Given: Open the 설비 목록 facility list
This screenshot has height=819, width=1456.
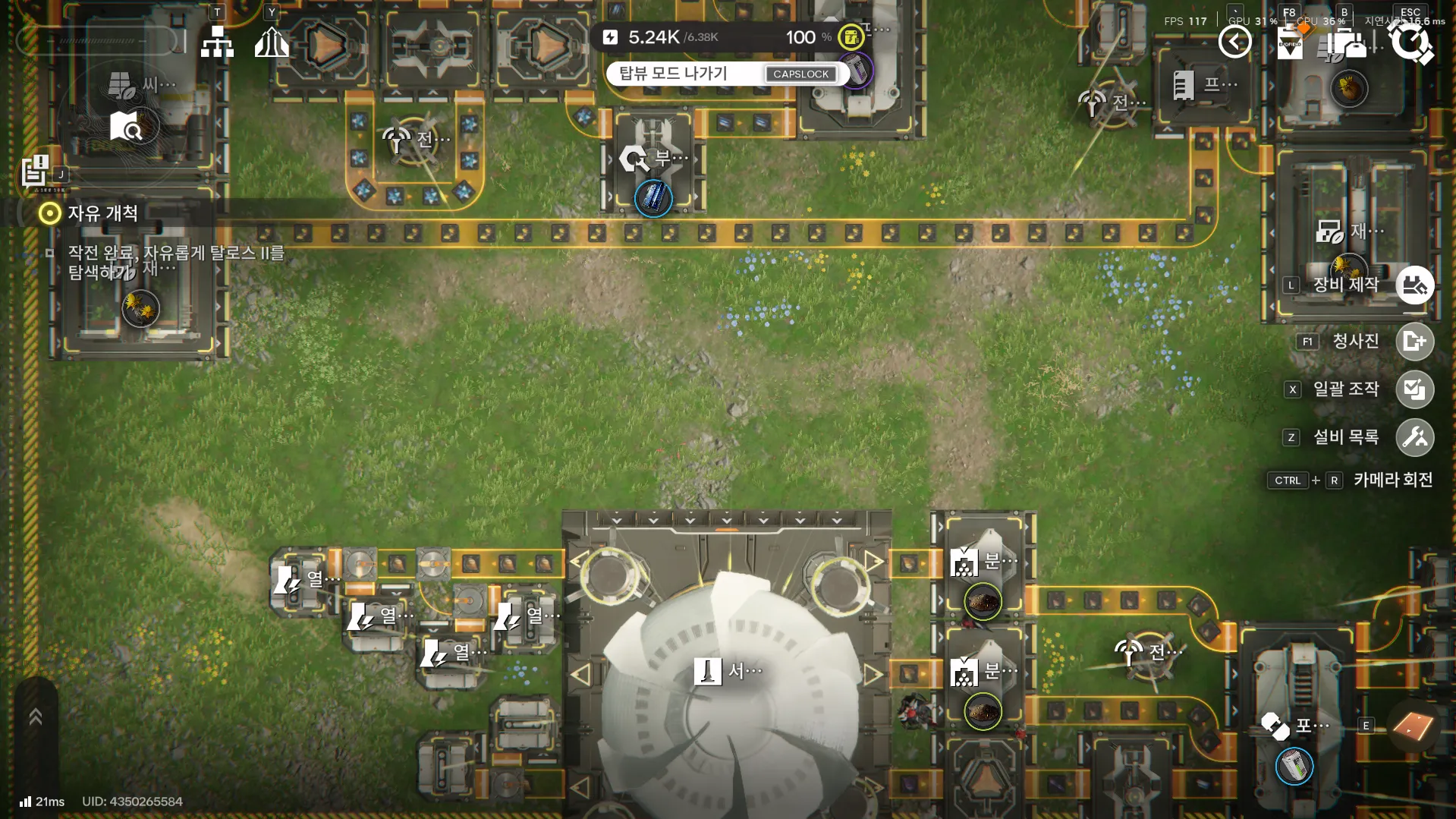Looking at the screenshot, I should [1414, 437].
